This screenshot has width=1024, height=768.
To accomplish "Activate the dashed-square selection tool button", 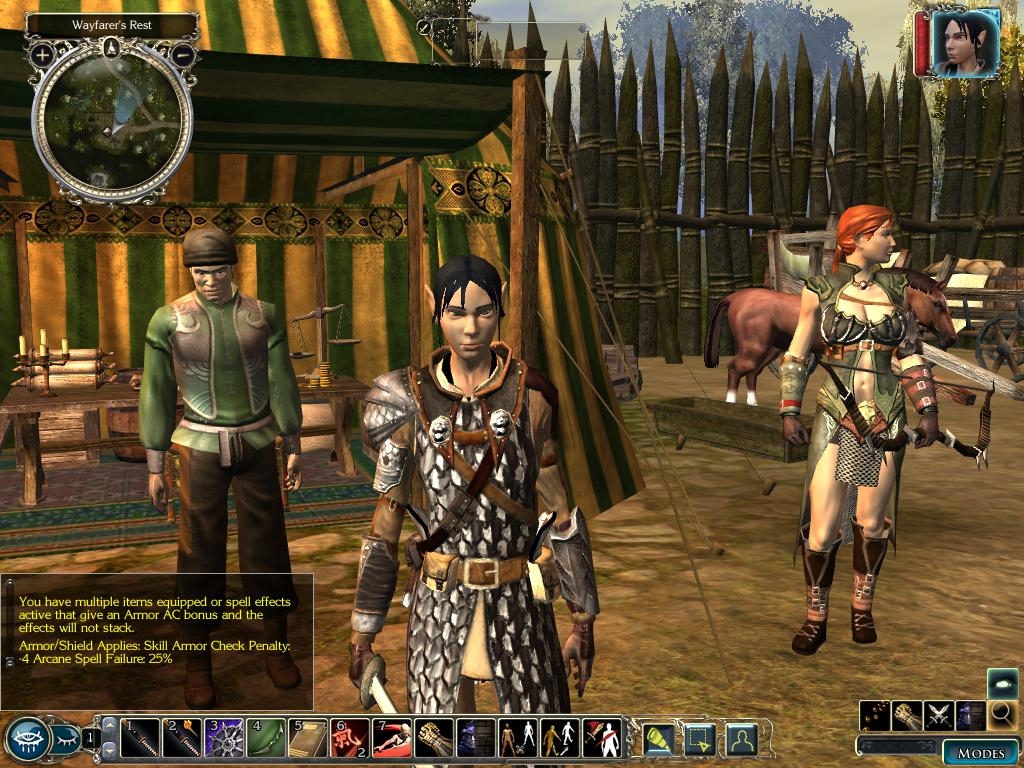I will click(x=699, y=739).
